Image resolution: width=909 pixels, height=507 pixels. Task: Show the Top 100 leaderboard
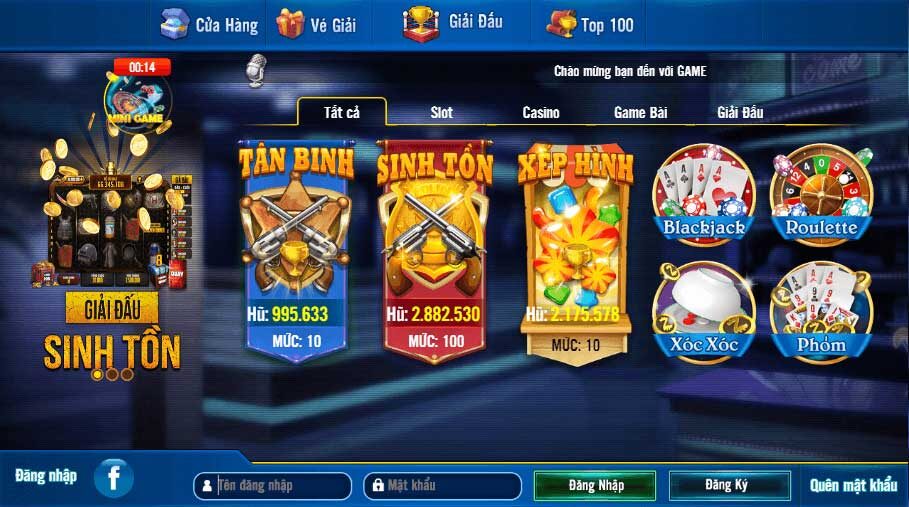[590, 24]
